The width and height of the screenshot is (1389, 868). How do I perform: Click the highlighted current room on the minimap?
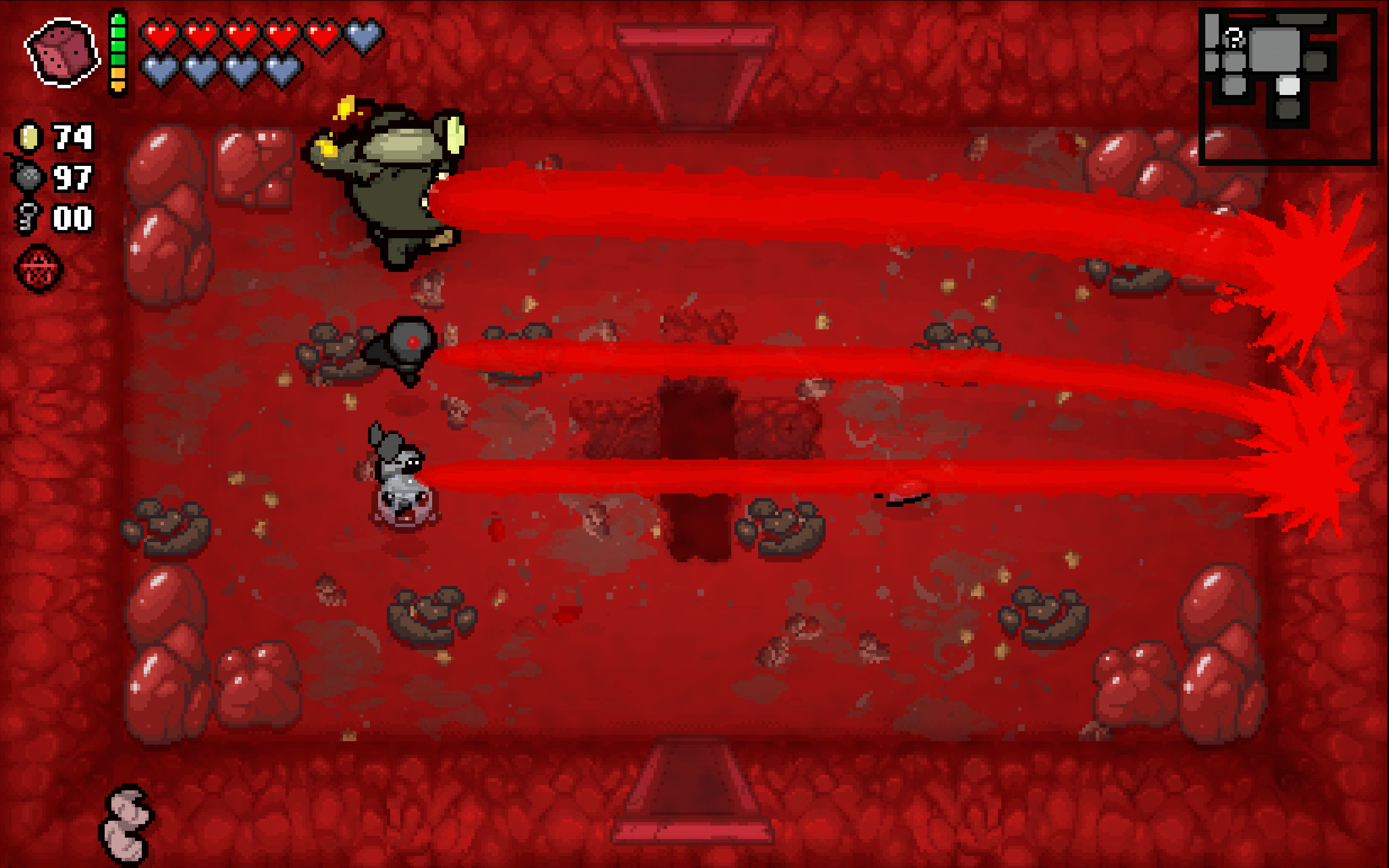coord(1289,86)
